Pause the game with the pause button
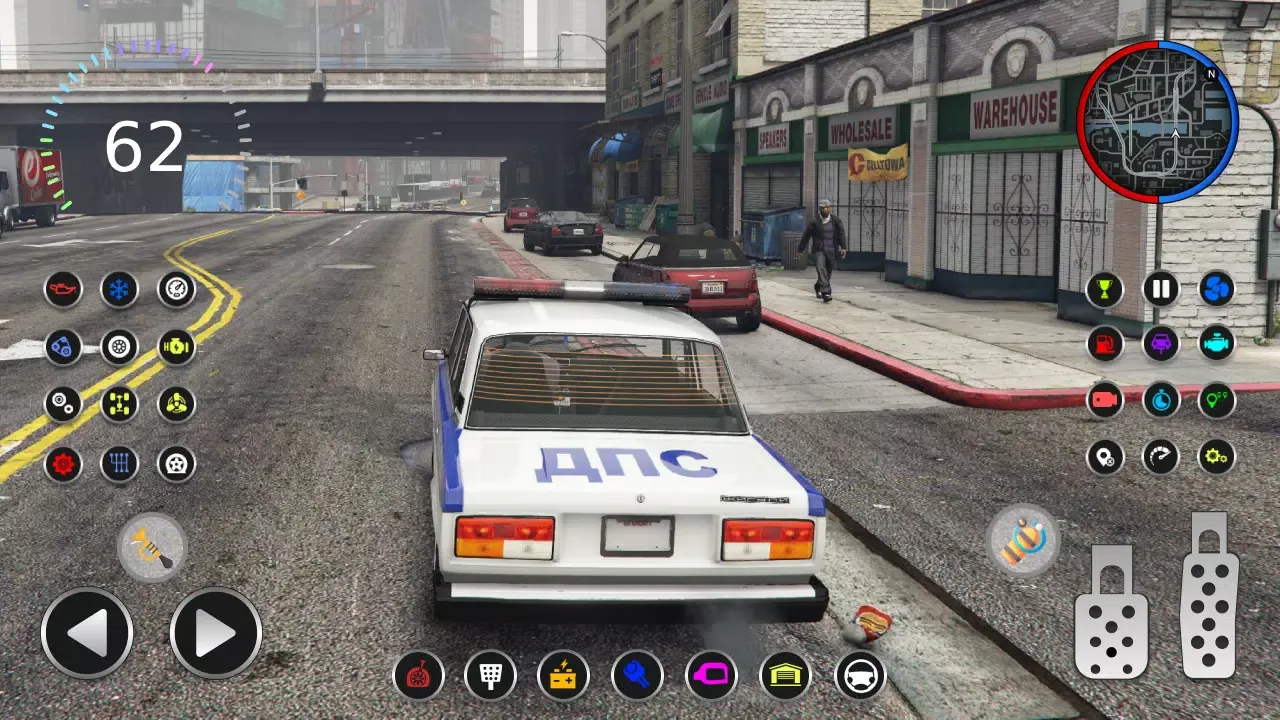Screen dimensions: 1280x720 1160,289
